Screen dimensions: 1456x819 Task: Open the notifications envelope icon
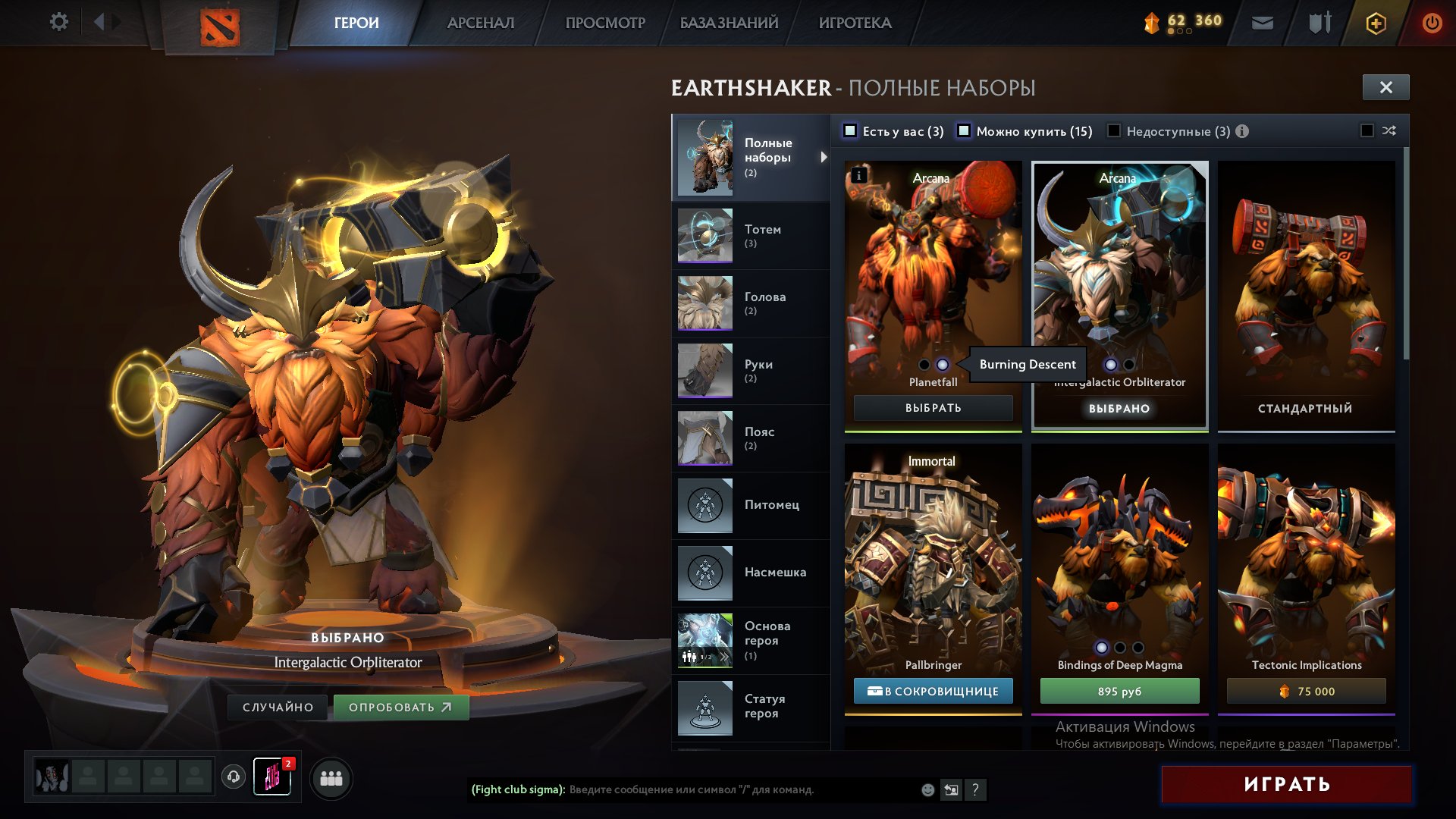point(1262,22)
